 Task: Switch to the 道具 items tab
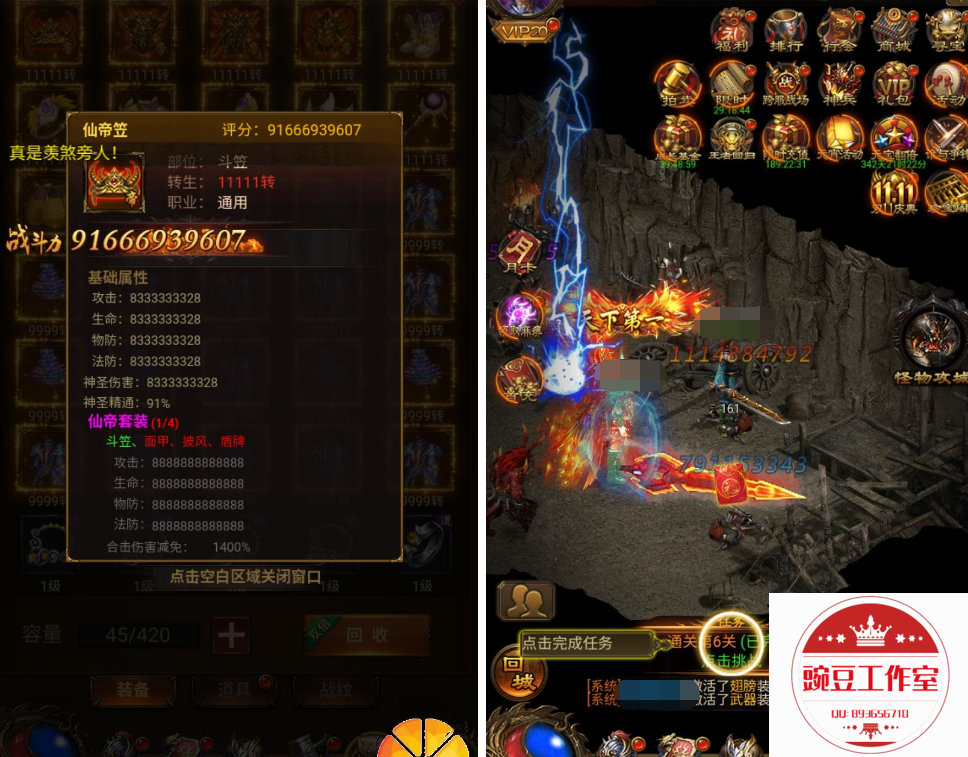pos(235,689)
